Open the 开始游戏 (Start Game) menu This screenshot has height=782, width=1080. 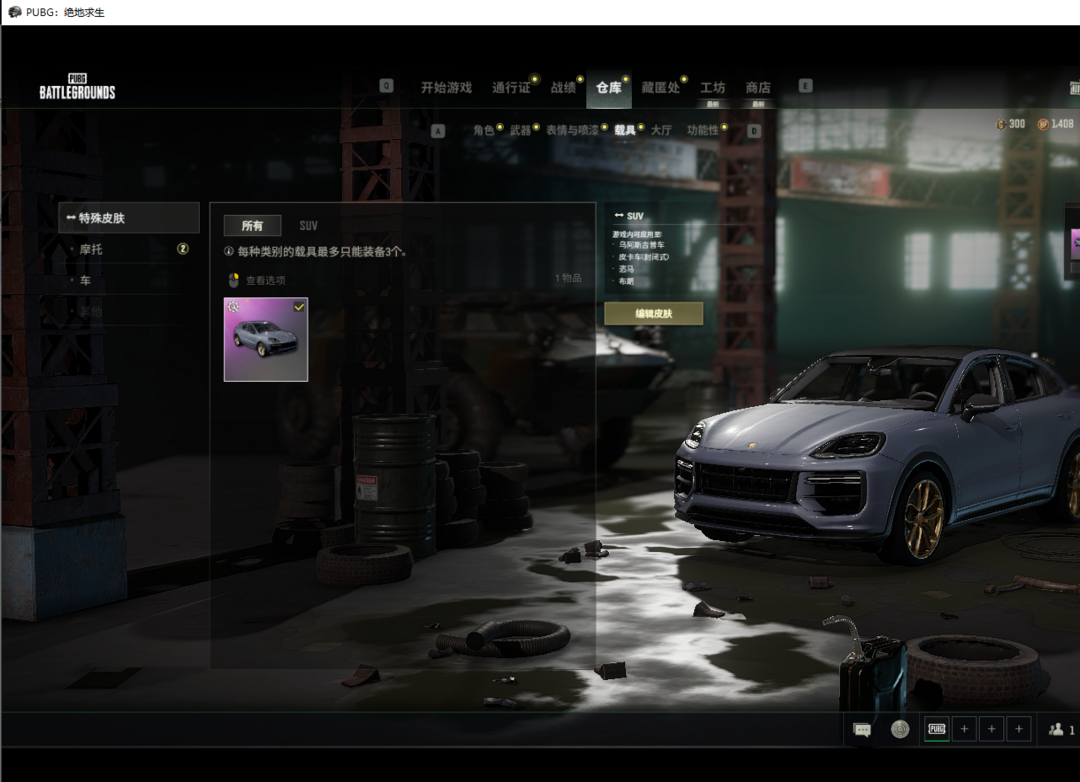click(446, 88)
